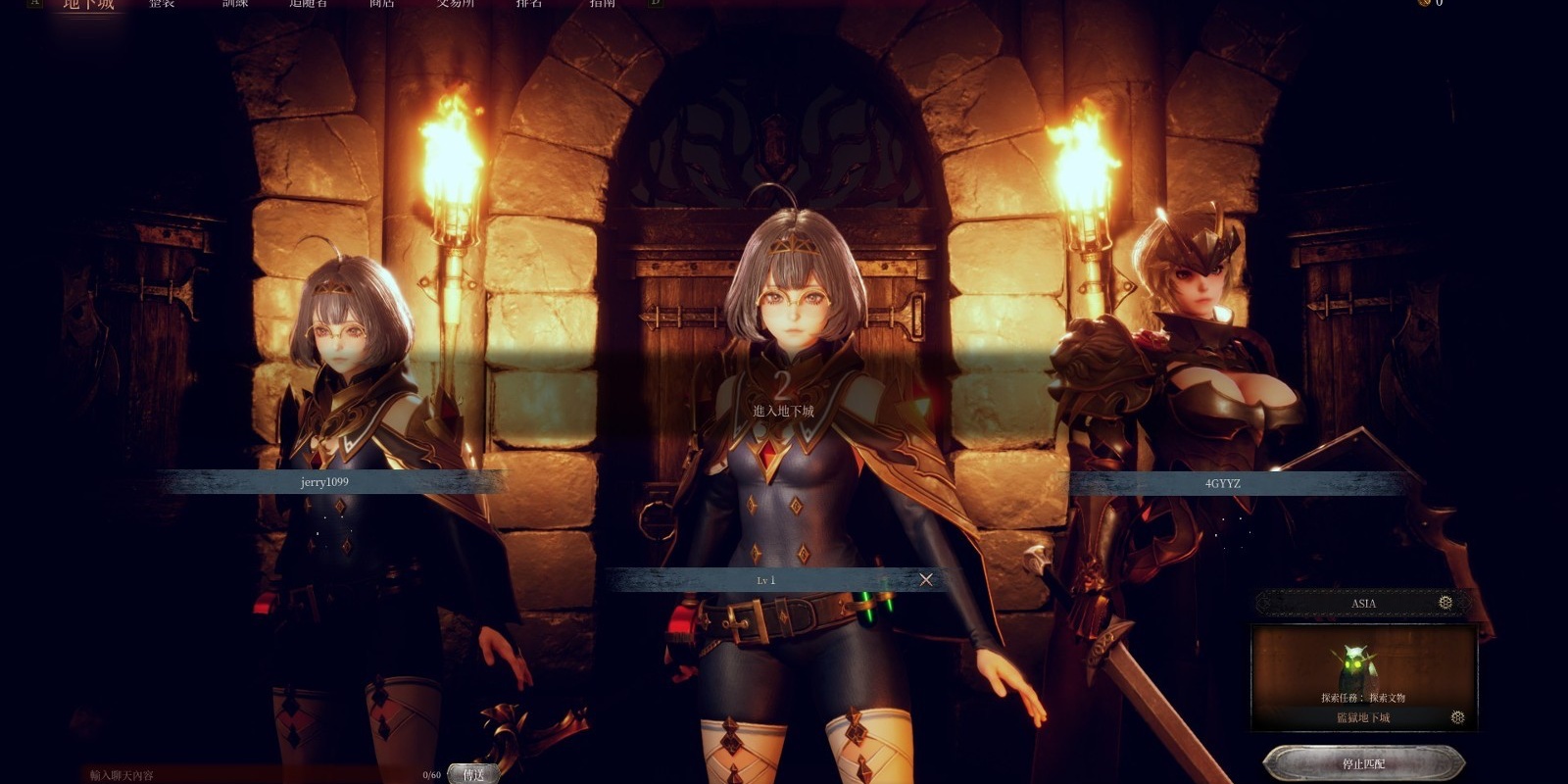Screen dimensions: 1568x784
Task: Open the 交易所 exchange tab
Action: [x=456, y=4]
